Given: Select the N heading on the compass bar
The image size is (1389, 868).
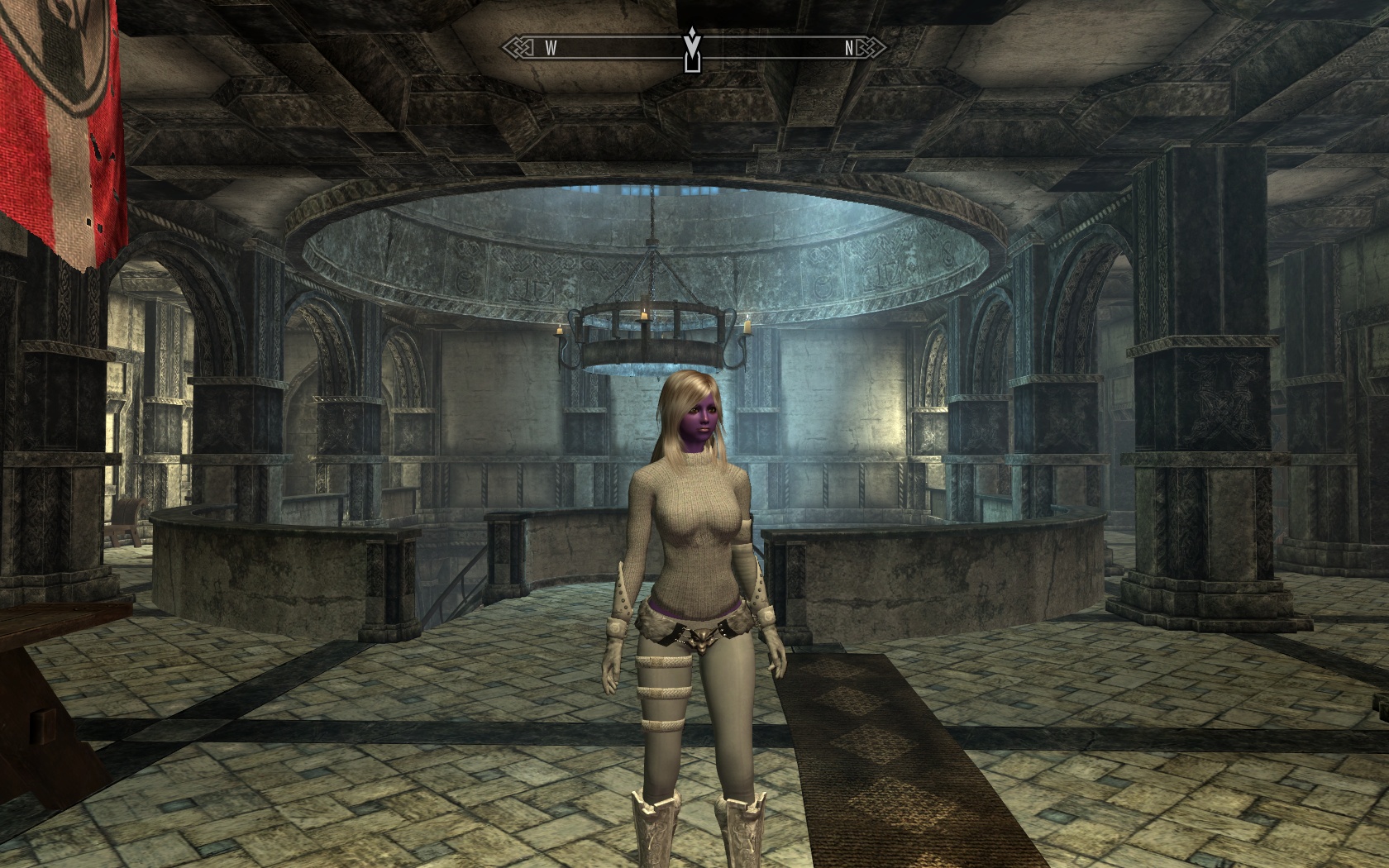Looking at the screenshot, I should (848, 48).
